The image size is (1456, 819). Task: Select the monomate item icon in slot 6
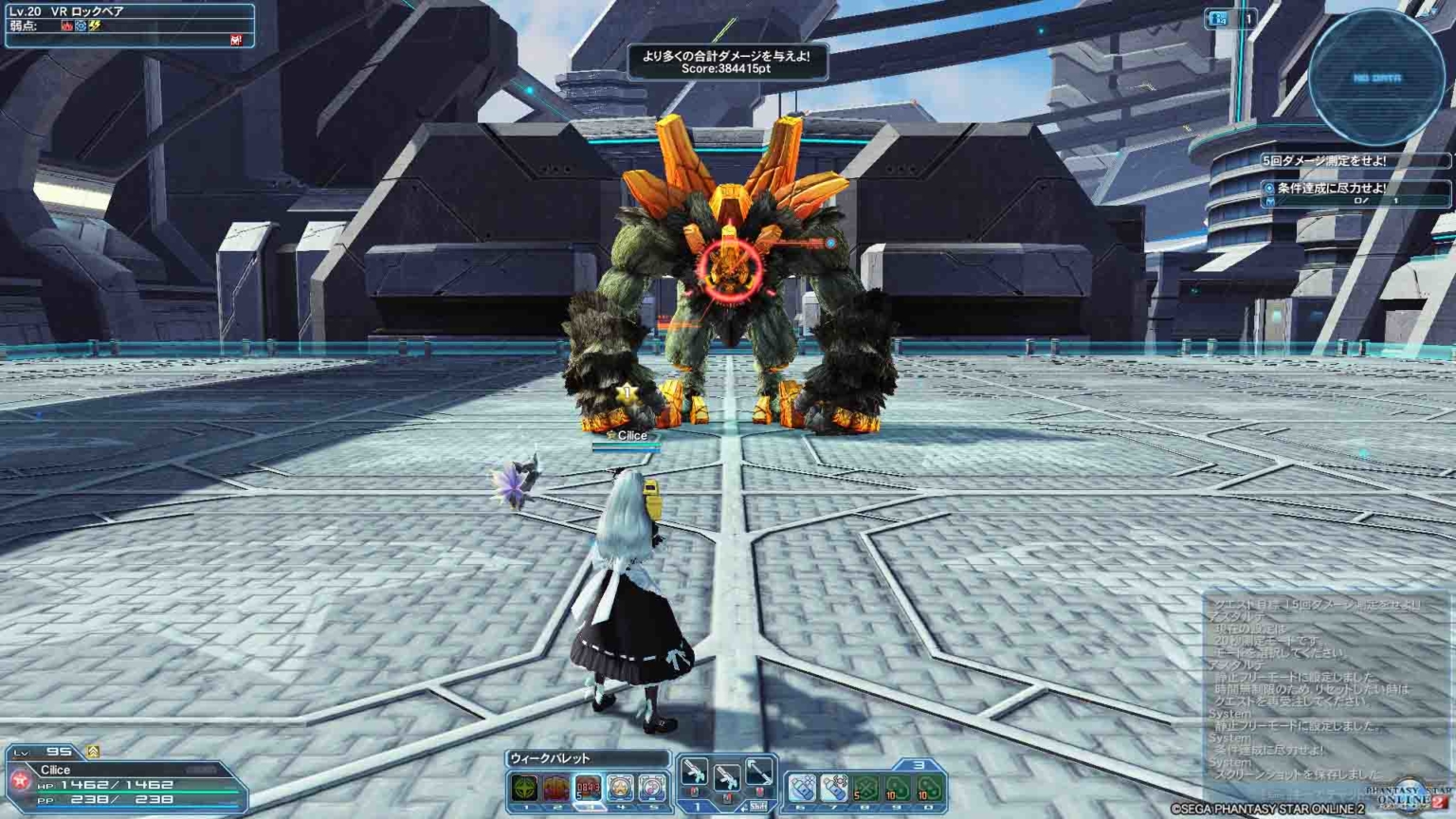click(x=802, y=786)
